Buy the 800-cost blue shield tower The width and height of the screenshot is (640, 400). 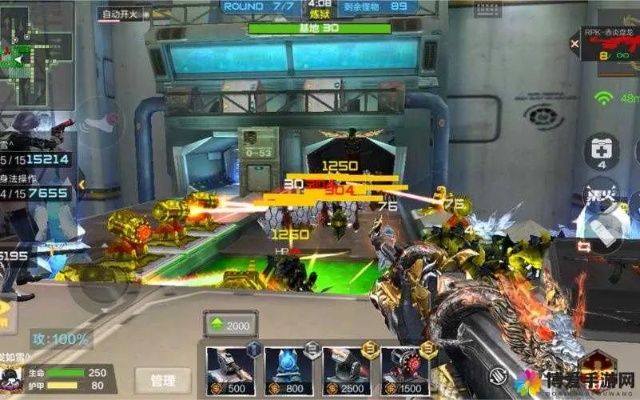[x=288, y=371]
